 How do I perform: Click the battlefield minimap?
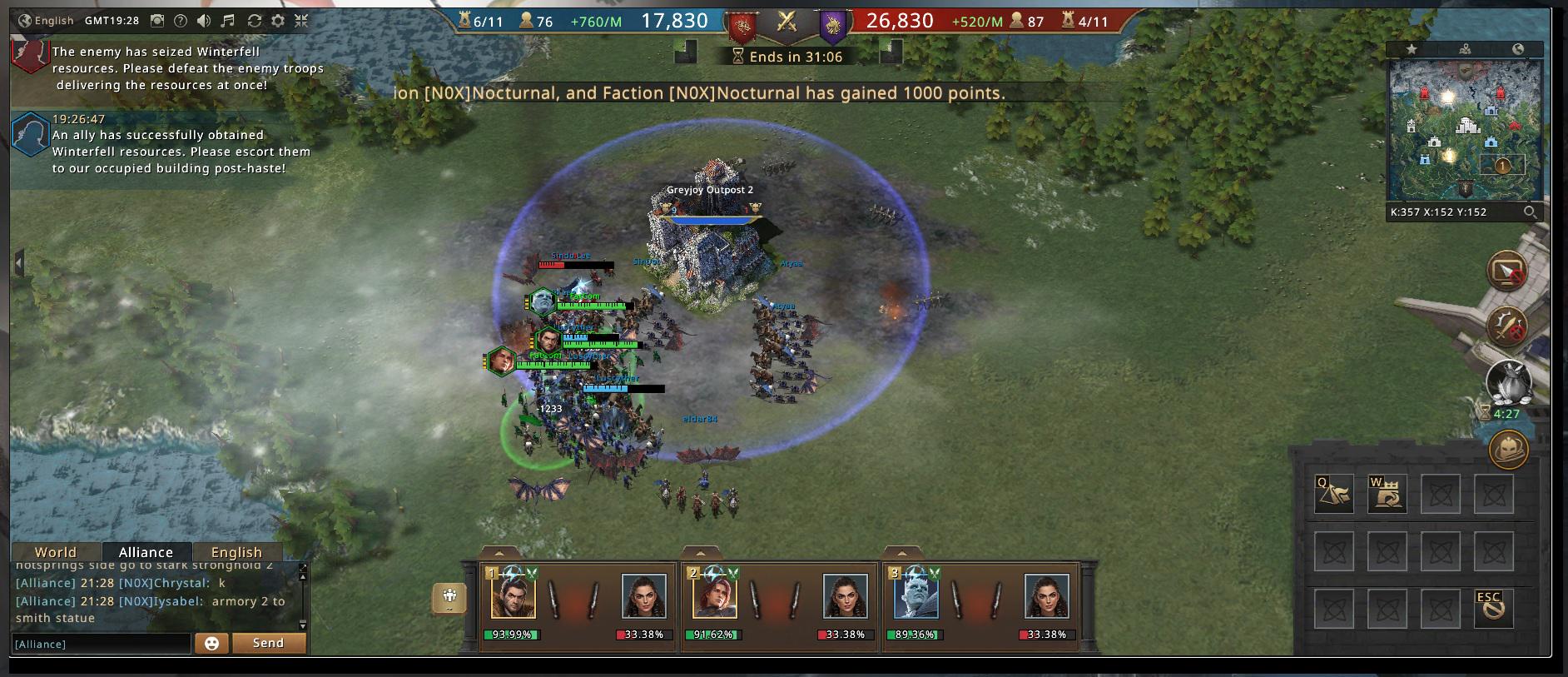(x=1464, y=131)
